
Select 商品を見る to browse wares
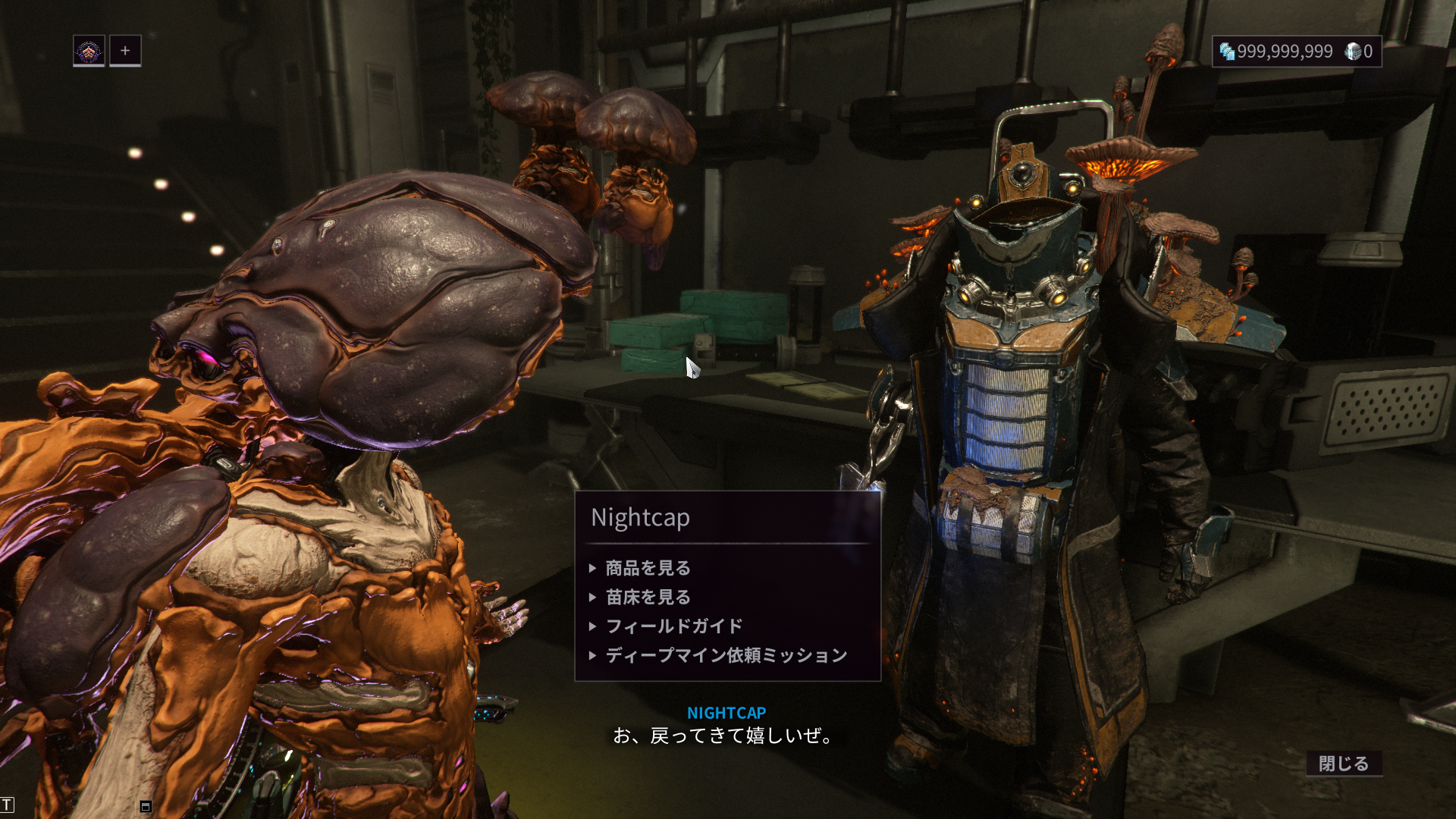tap(648, 568)
